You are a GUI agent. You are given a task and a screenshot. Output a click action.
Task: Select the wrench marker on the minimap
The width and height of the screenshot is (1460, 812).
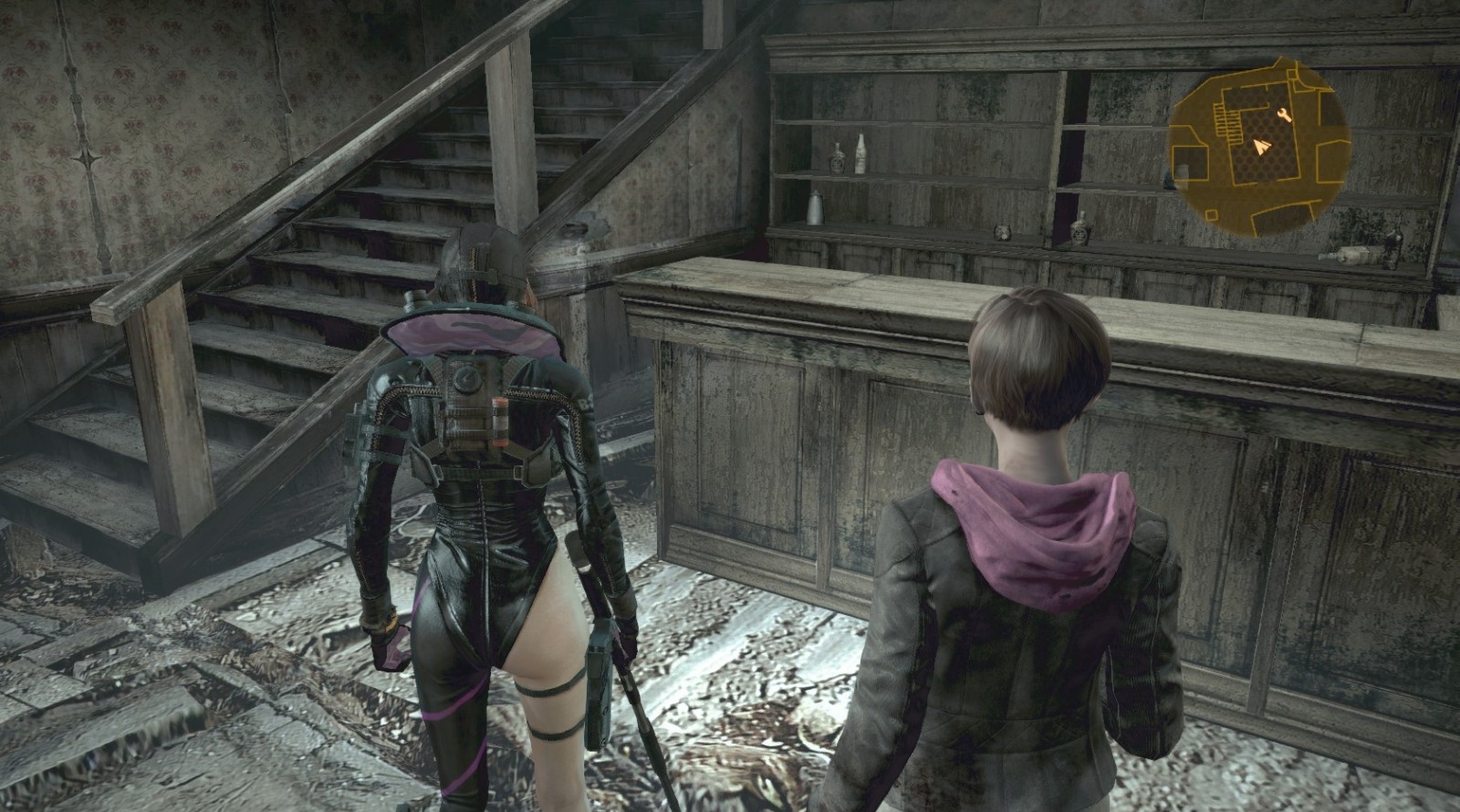point(1286,114)
